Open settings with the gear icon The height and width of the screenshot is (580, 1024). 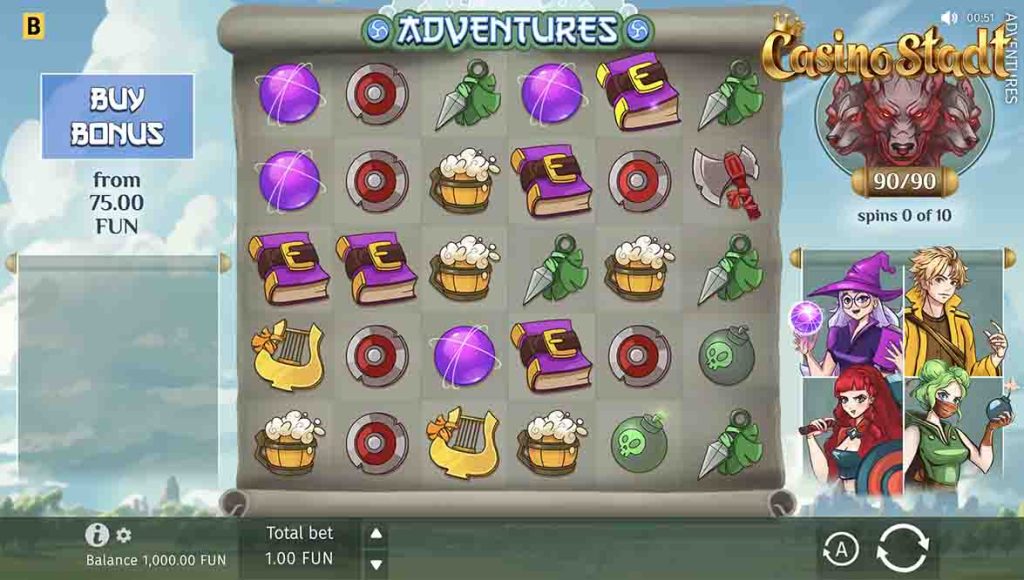[124, 535]
